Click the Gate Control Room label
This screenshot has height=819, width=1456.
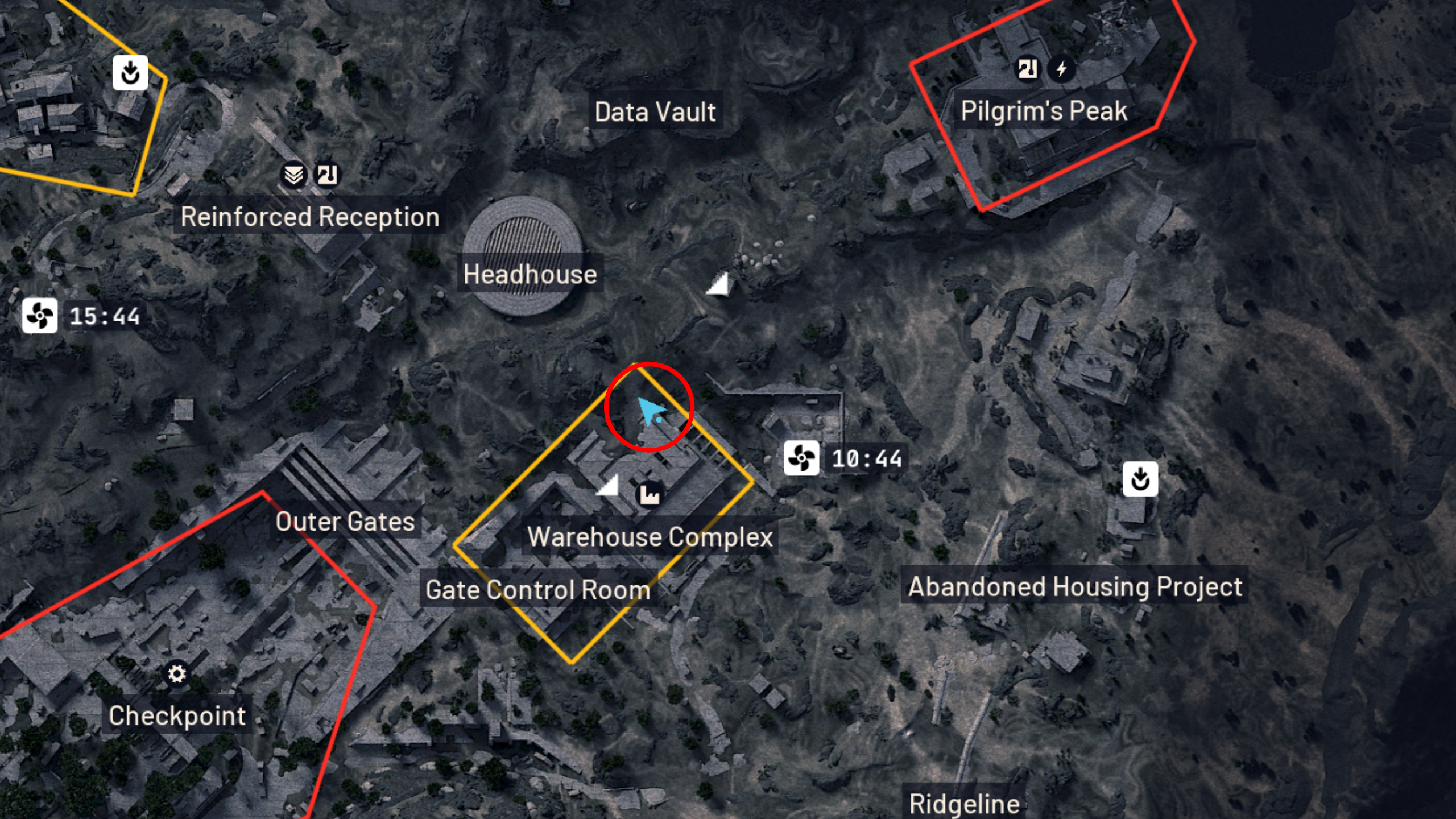coord(537,590)
